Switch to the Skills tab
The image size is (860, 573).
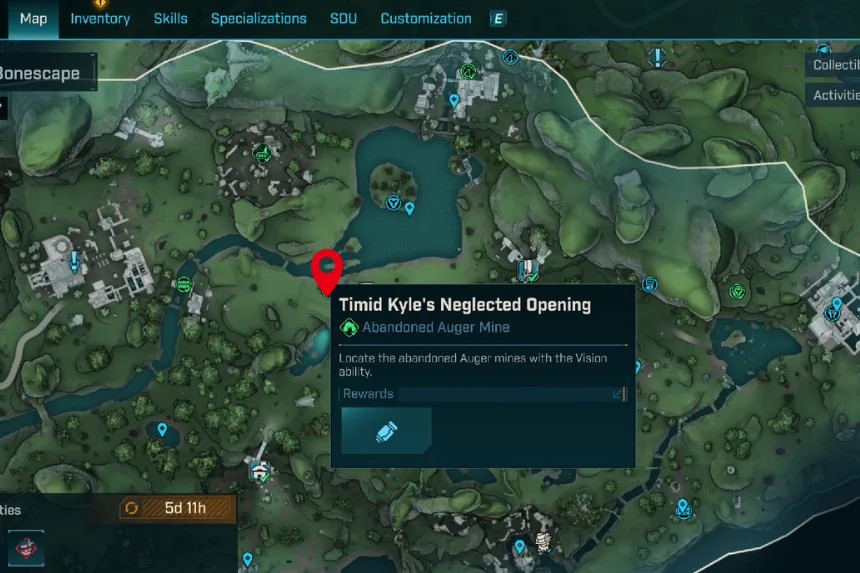point(170,19)
